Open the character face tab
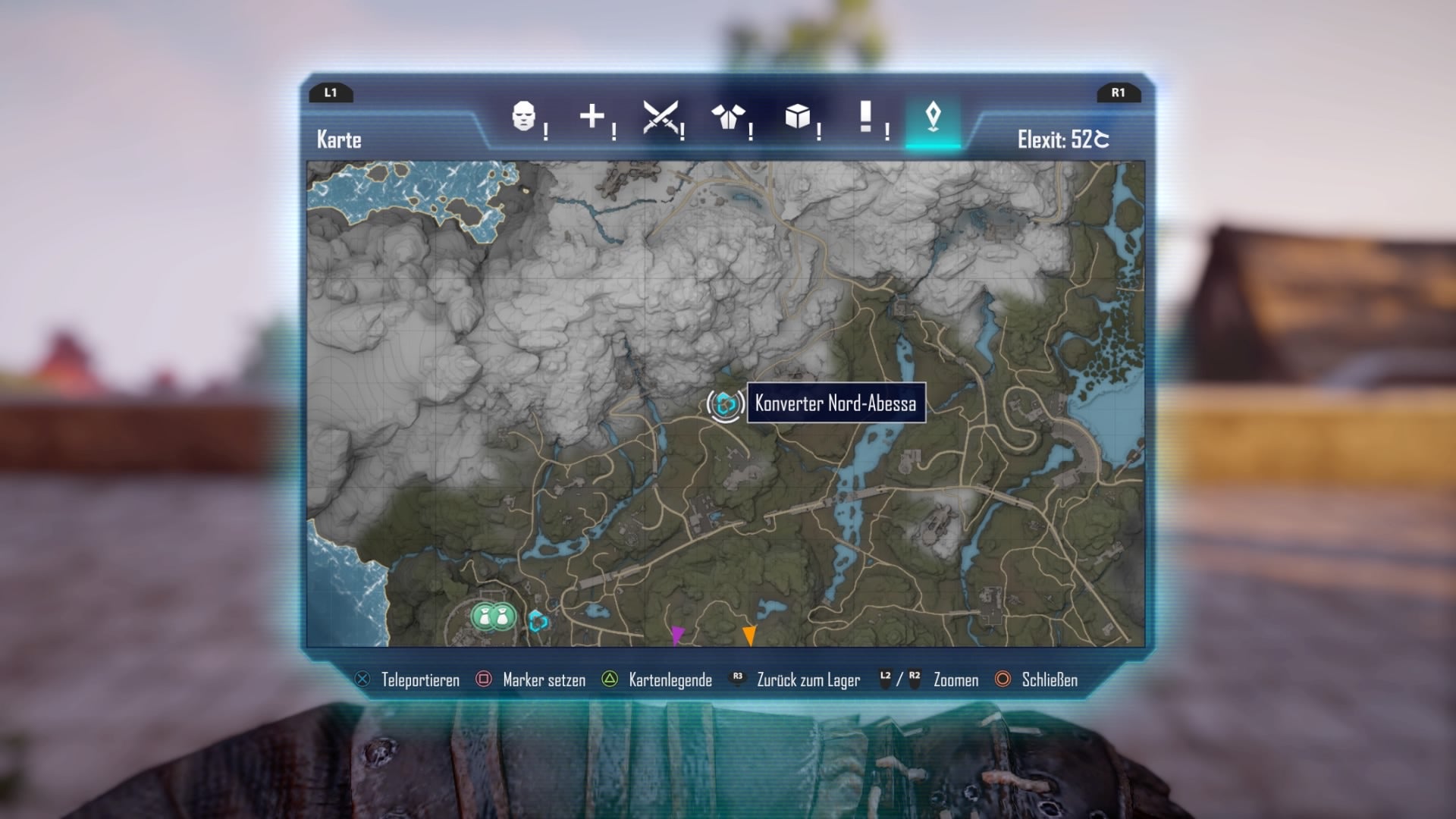 click(523, 117)
